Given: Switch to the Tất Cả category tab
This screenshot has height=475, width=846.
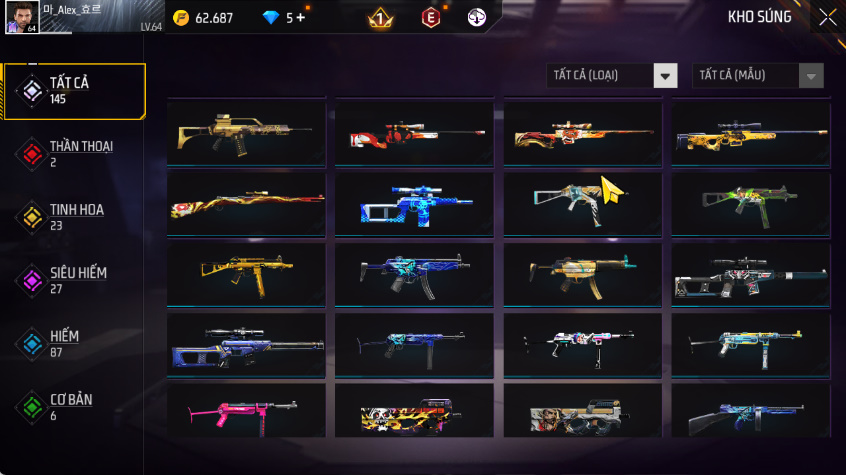Looking at the screenshot, I should (x=74, y=91).
